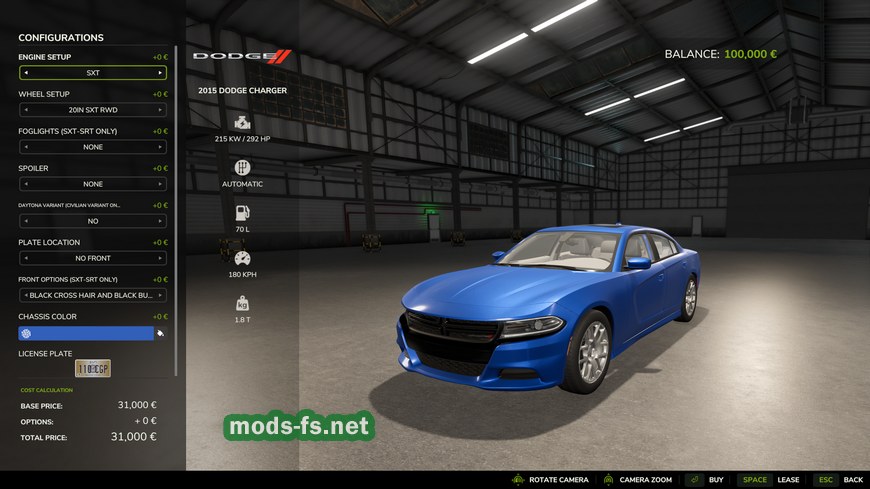Change spoiler to the next option
This screenshot has width=870, height=489.
point(160,184)
